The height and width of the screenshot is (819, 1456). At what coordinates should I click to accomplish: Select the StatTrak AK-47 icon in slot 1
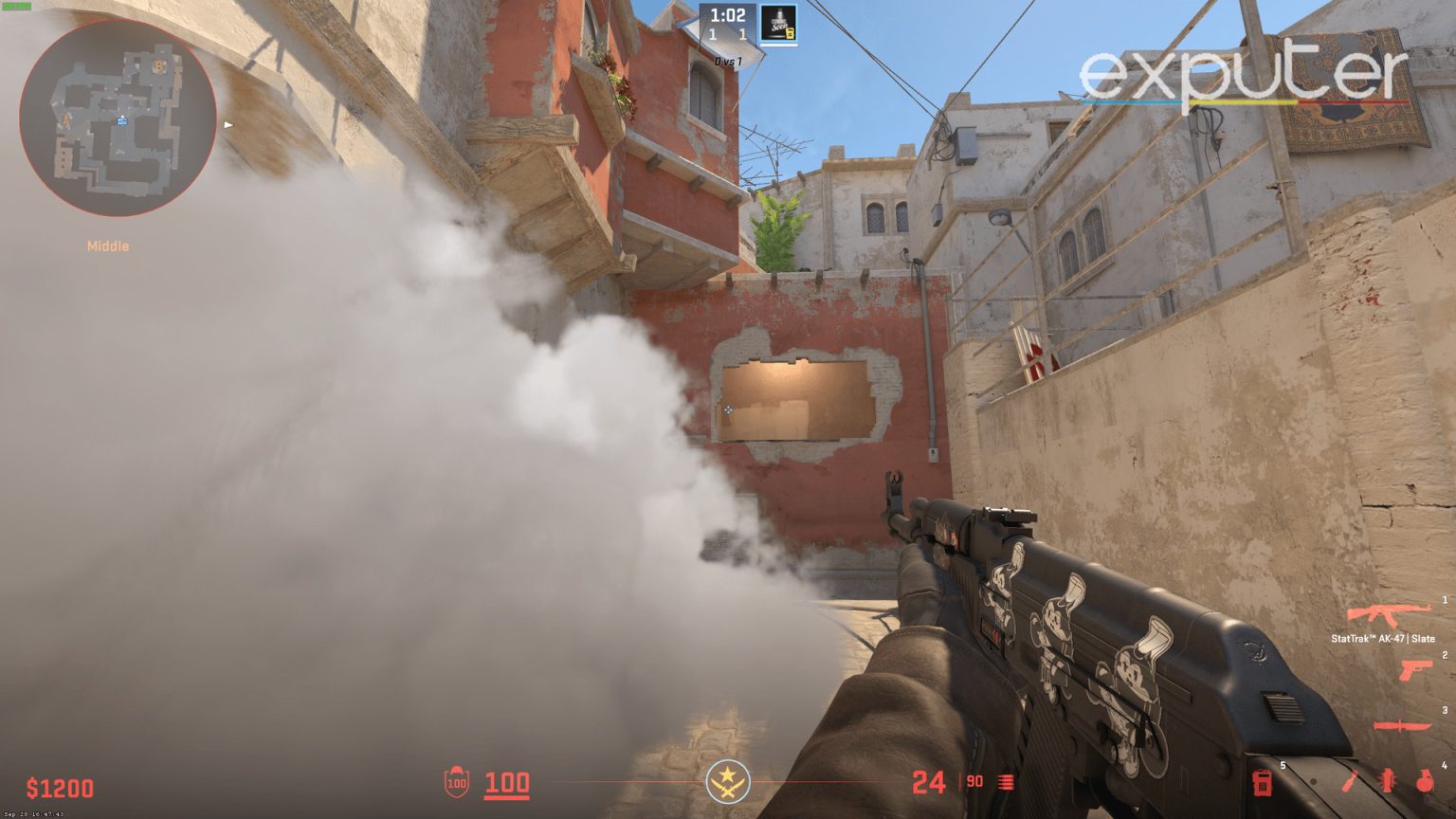pos(1389,613)
